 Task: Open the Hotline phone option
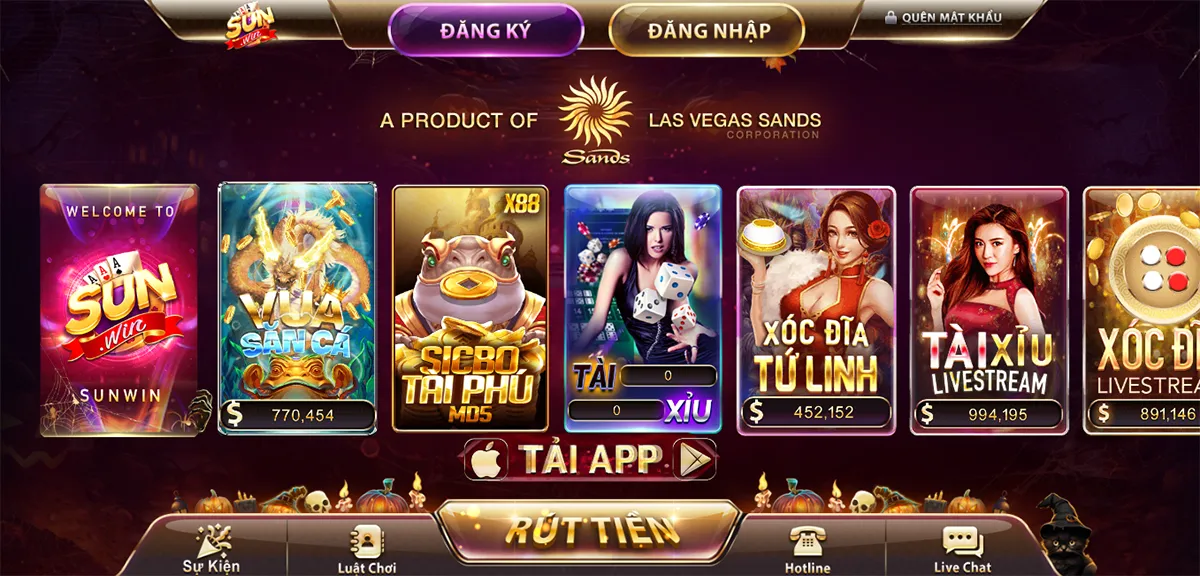[807, 549]
